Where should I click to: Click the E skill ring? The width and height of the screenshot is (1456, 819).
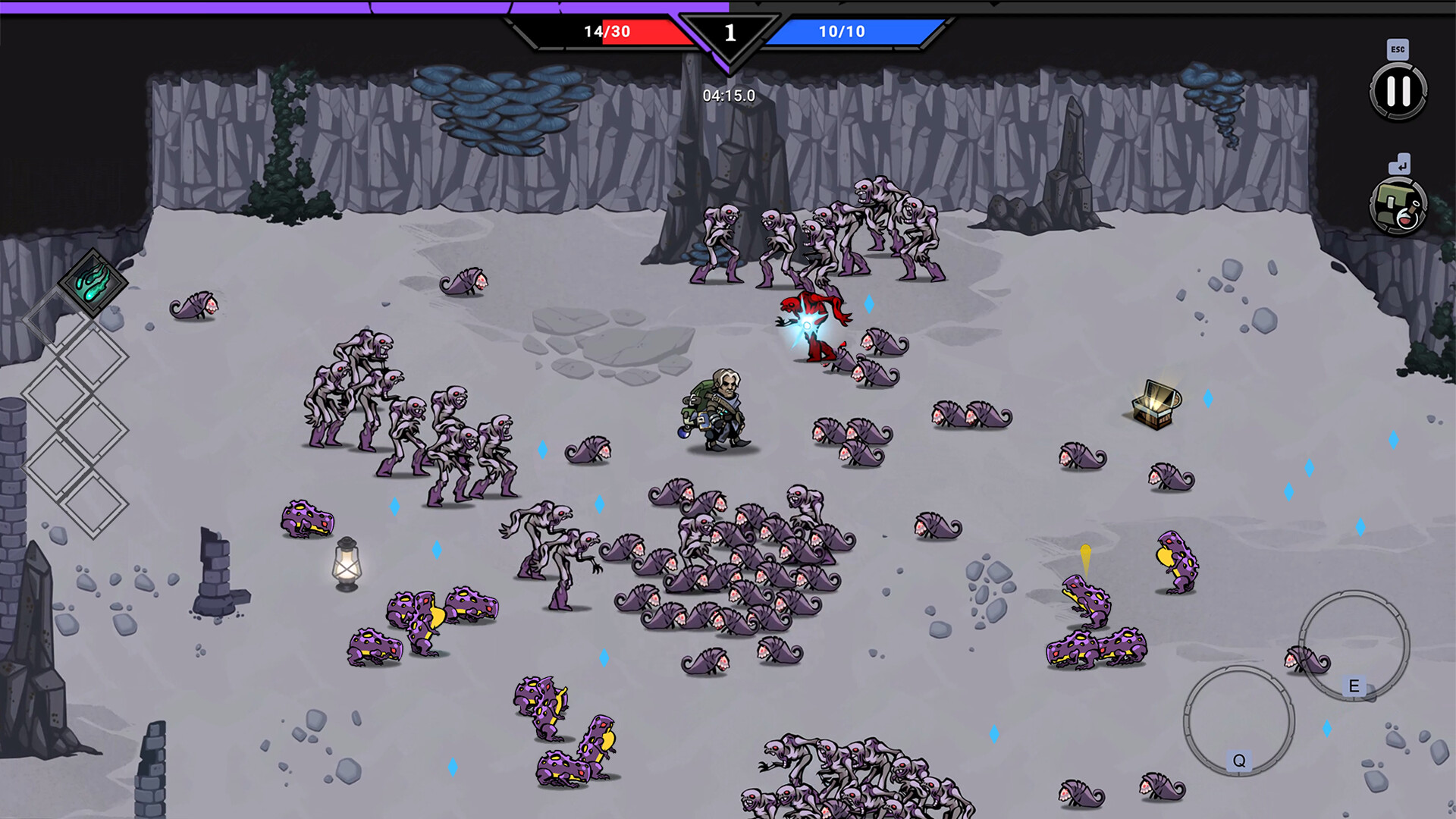click(1353, 646)
